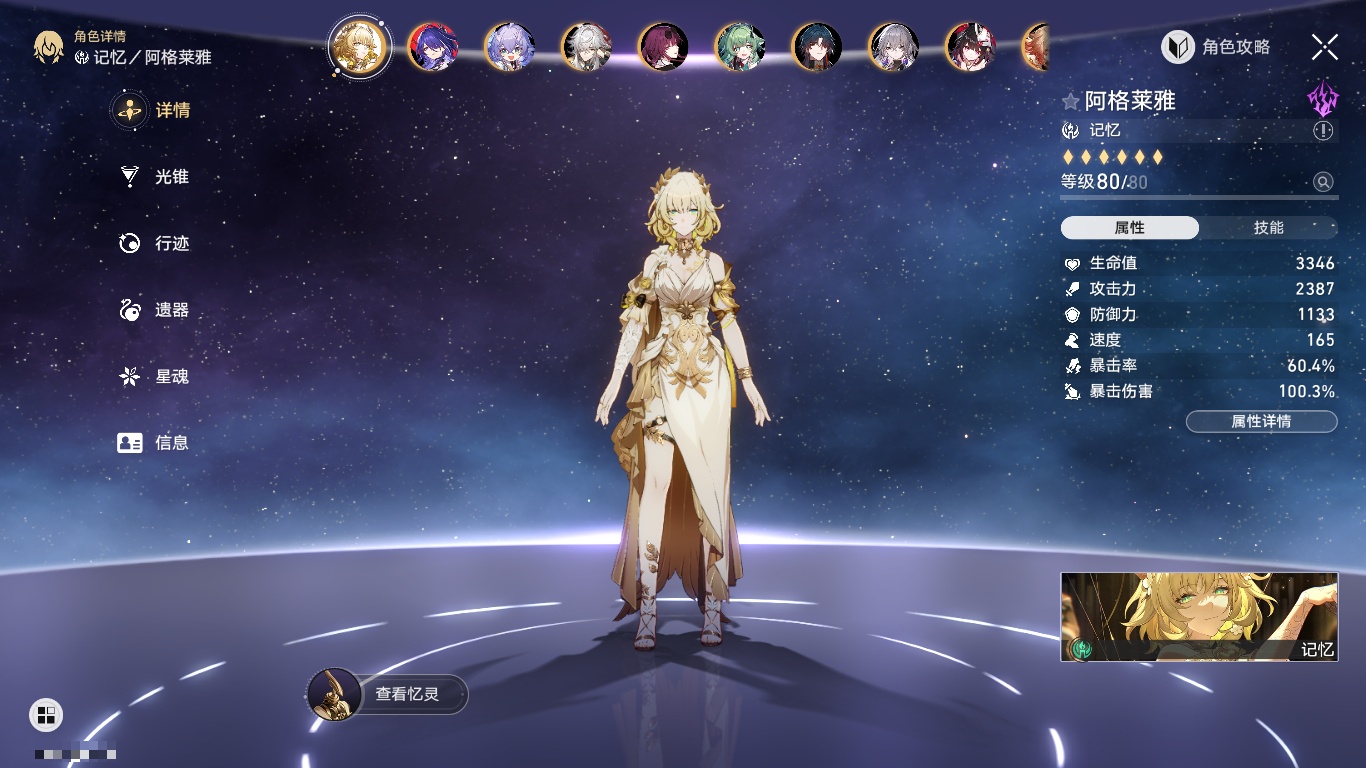Select the 属性 (Attributes) tab
Viewport: 1366px width, 768px height.
pos(1130,228)
